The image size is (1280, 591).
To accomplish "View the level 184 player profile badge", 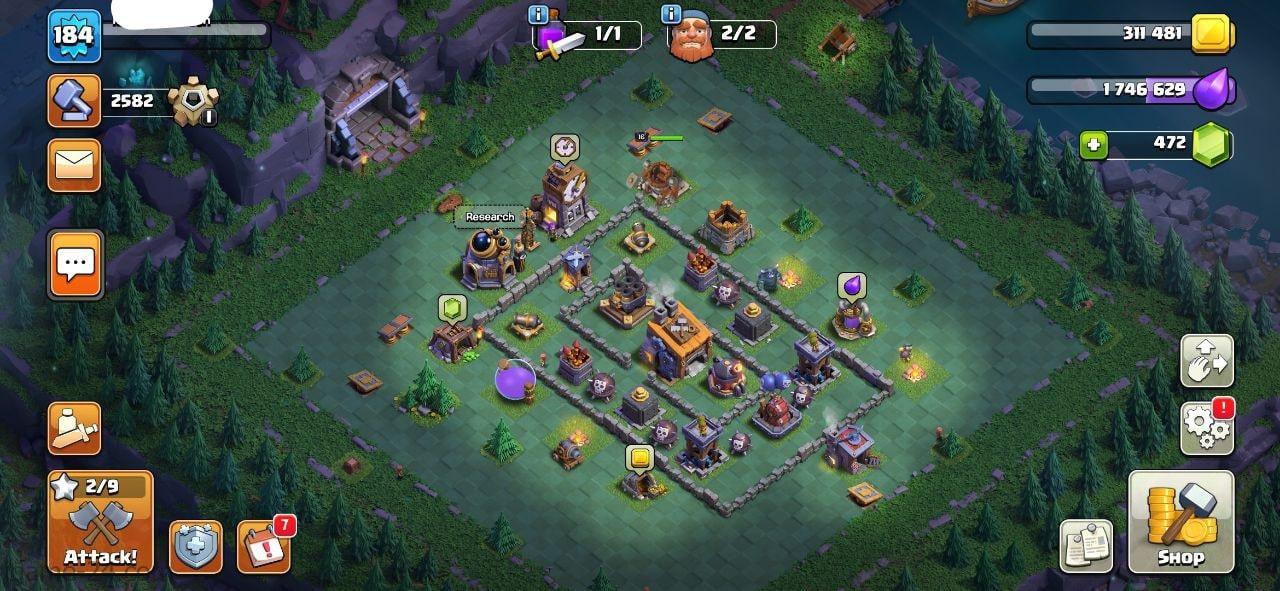I will point(74,36).
